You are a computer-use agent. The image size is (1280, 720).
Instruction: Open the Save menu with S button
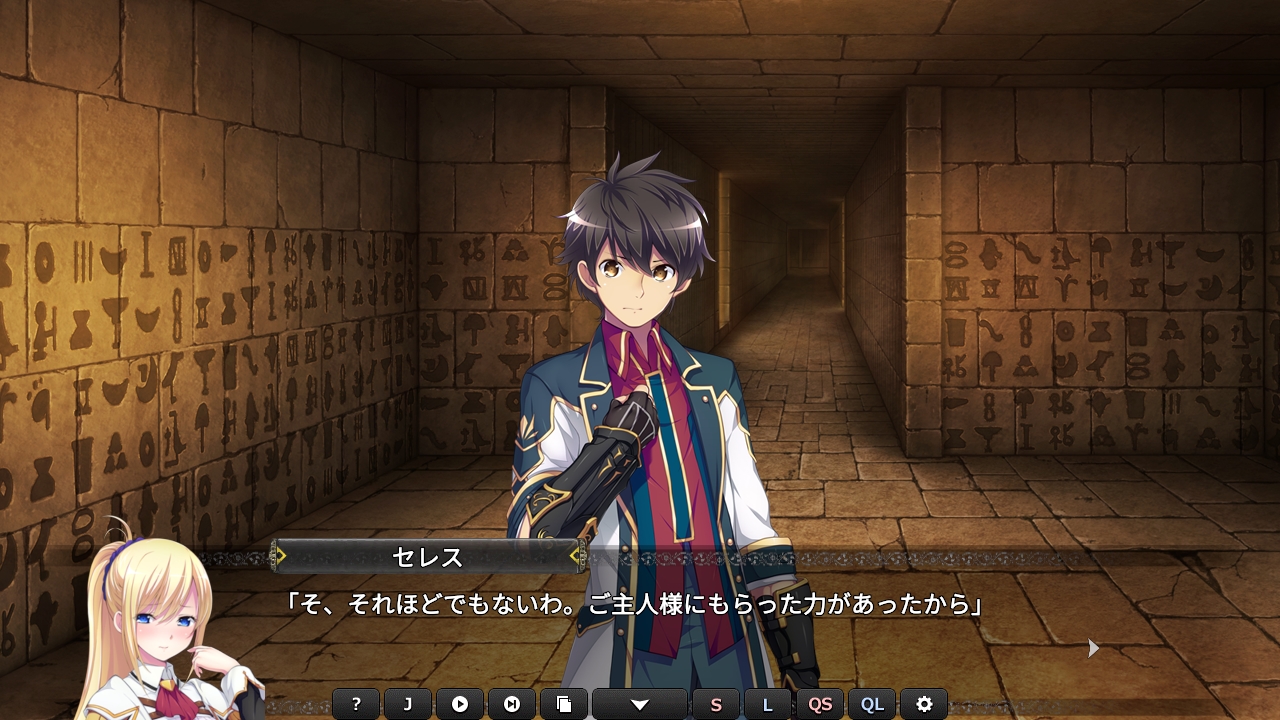pyautogui.click(x=716, y=704)
